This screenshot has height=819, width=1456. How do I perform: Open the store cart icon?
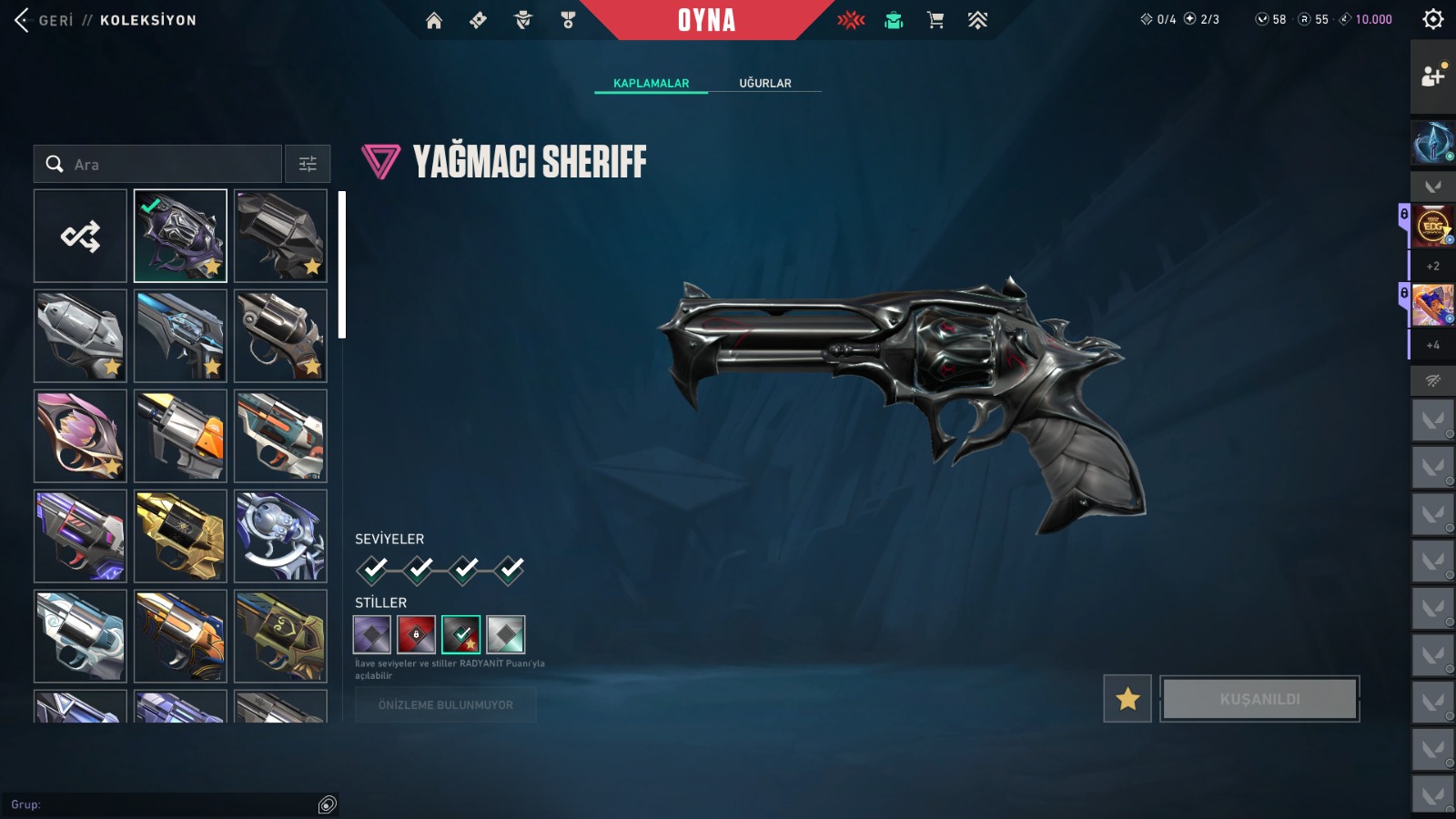(x=935, y=20)
